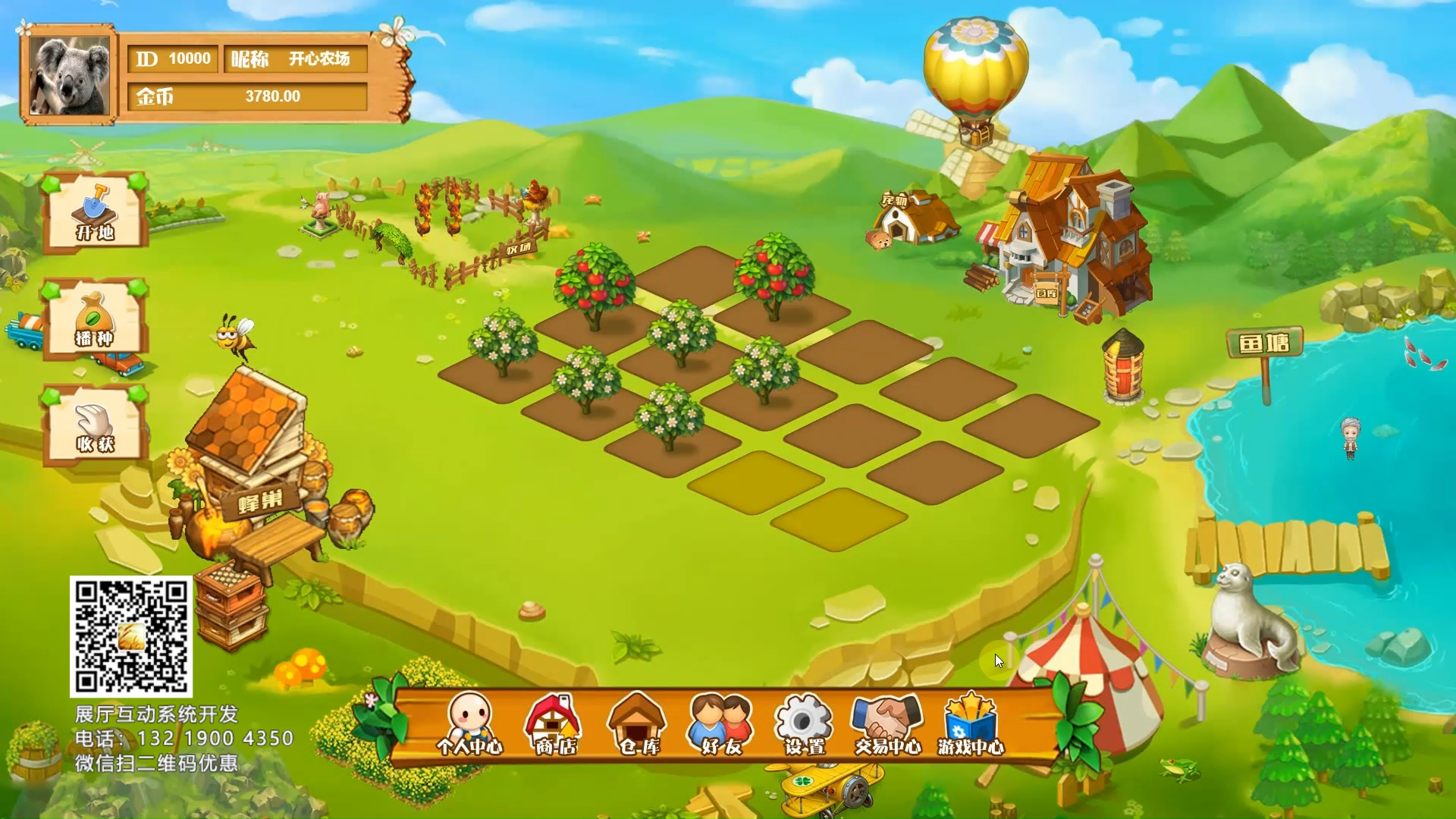Activate the 收获 harvest glove button
This screenshot has height=819, width=1456.
(x=95, y=425)
